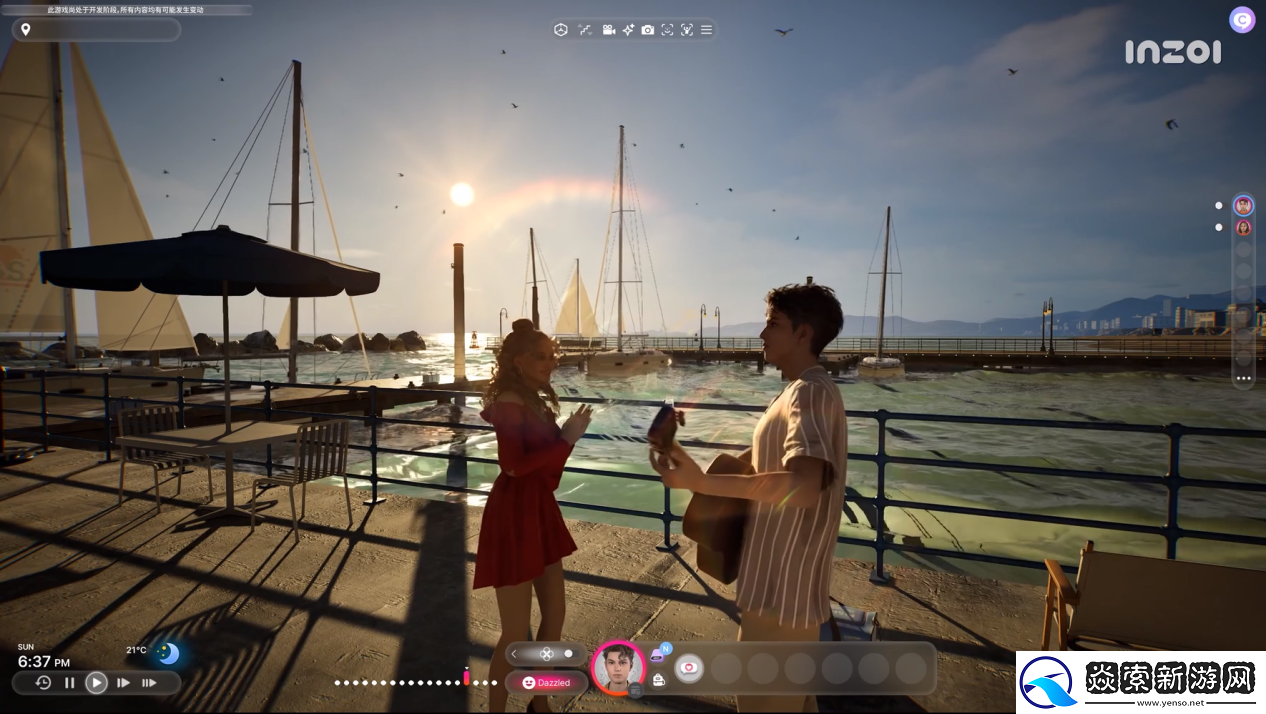Pause the game time
The width and height of the screenshot is (1266, 714).
70,683
